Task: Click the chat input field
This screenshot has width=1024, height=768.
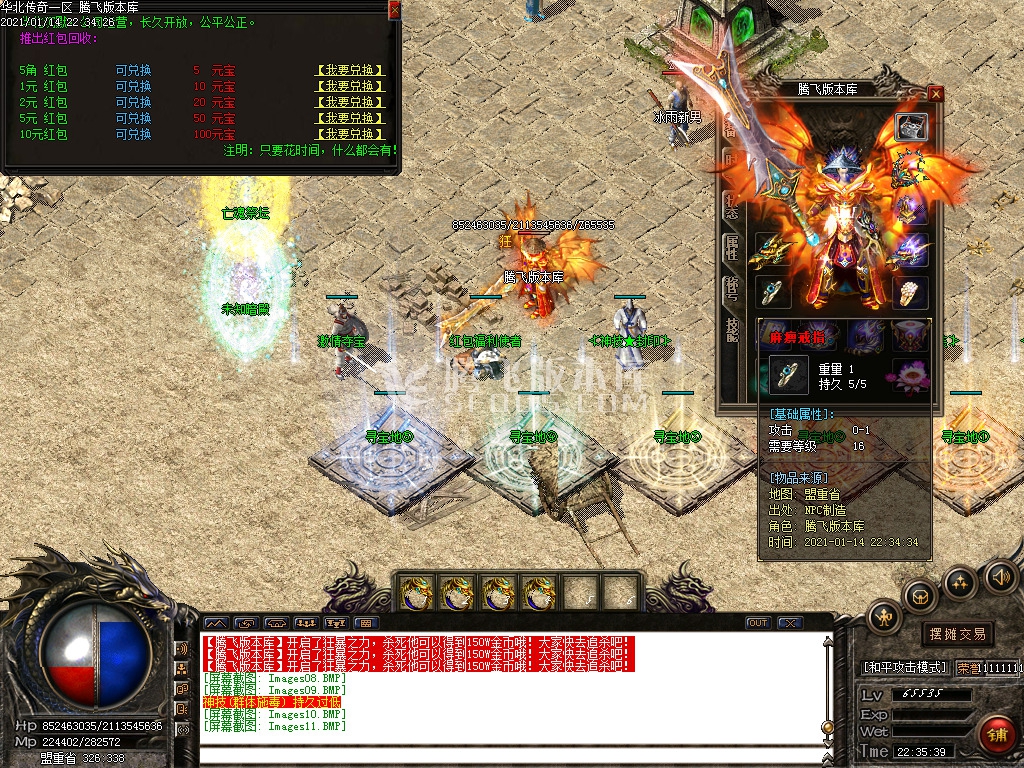Action: pos(510,754)
